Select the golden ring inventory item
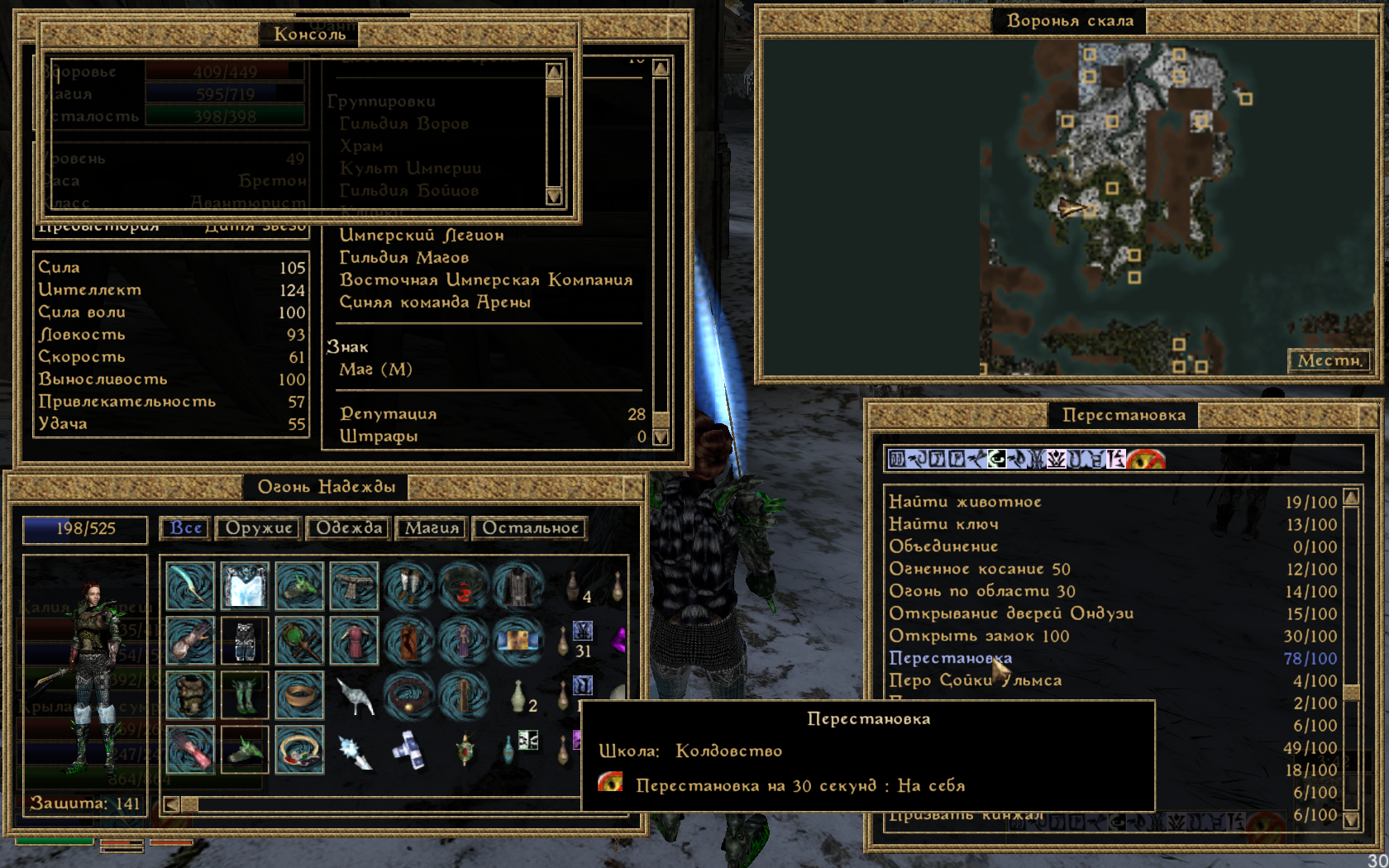Screen dimensions: 1389x868 click(x=299, y=694)
